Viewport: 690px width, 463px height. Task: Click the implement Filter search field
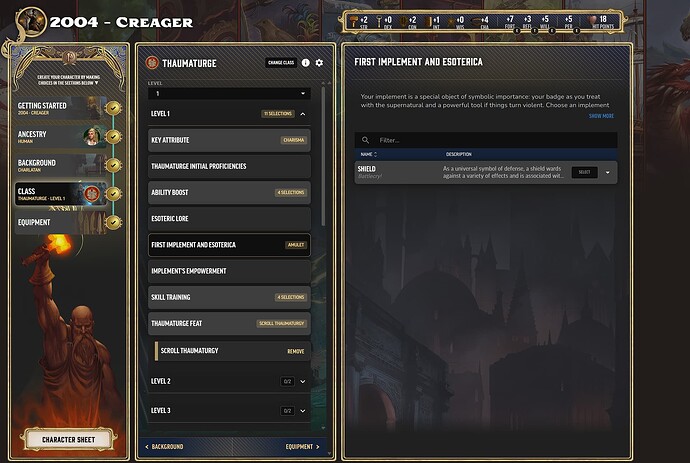point(490,140)
